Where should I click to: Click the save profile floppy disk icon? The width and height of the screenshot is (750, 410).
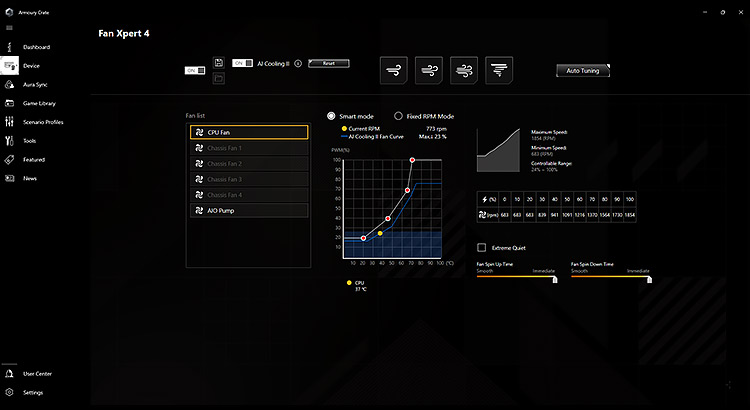point(218,63)
